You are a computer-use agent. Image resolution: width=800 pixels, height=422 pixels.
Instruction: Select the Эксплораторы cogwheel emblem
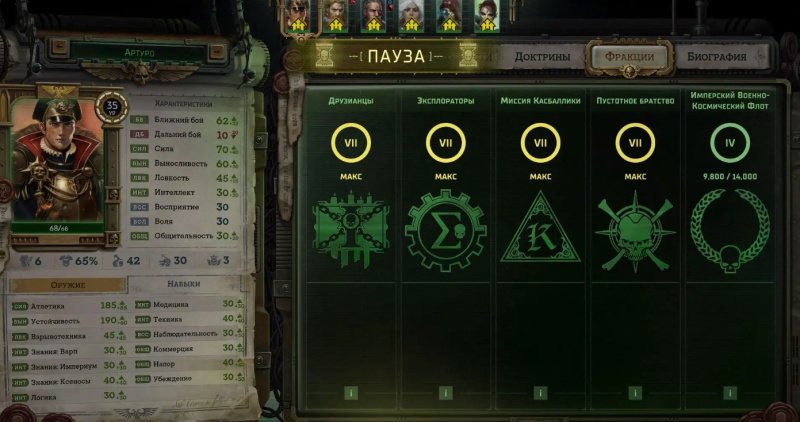click(x=446, y=233)
